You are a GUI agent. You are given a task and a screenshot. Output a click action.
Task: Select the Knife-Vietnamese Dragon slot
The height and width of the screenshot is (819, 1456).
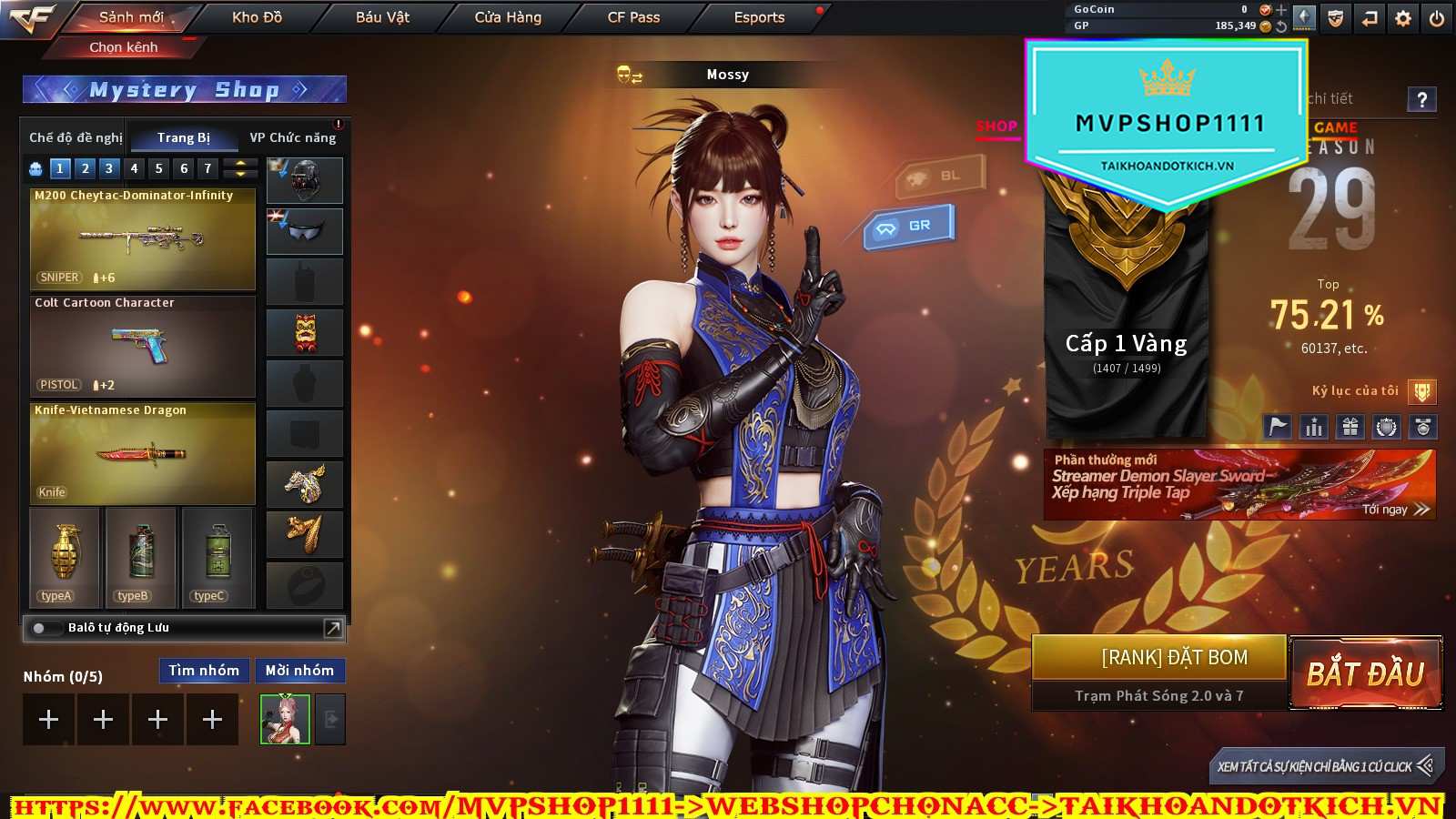[x=143, y=453]
